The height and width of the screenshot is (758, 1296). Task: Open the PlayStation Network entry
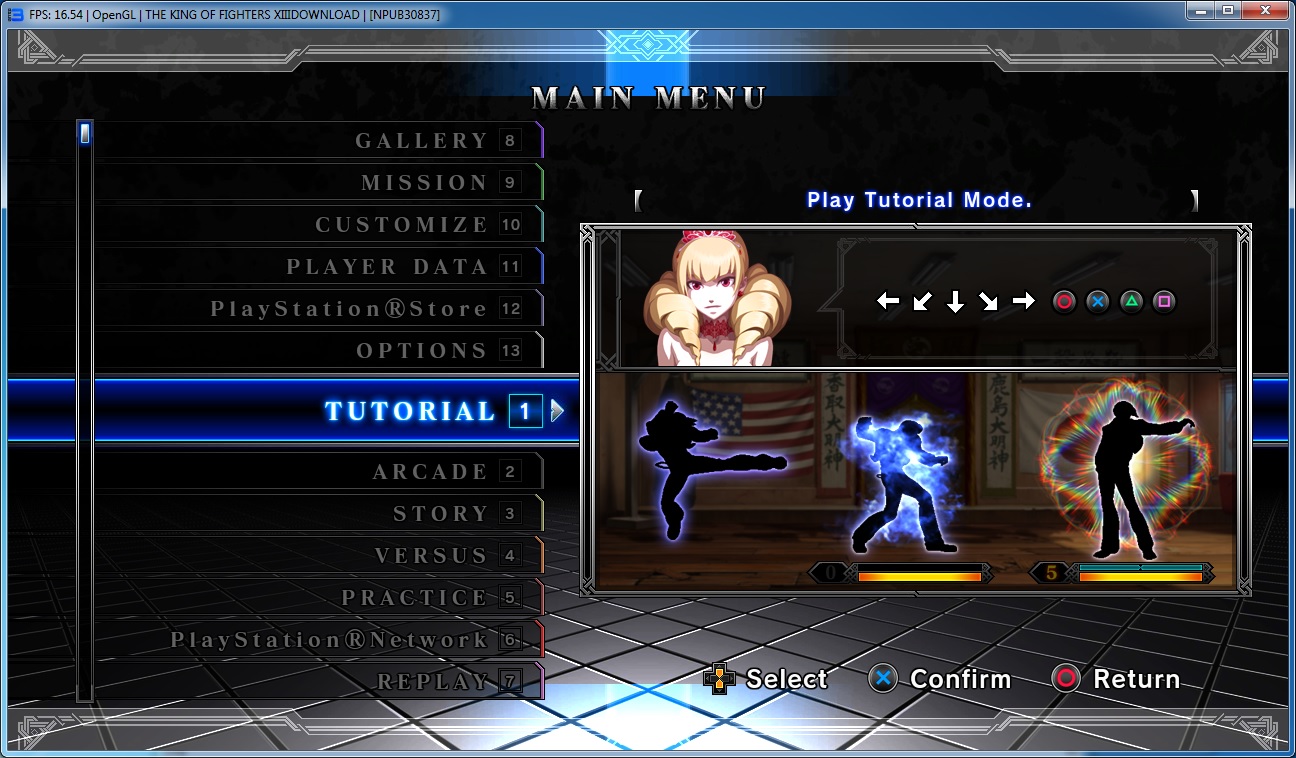coord(329,640)
